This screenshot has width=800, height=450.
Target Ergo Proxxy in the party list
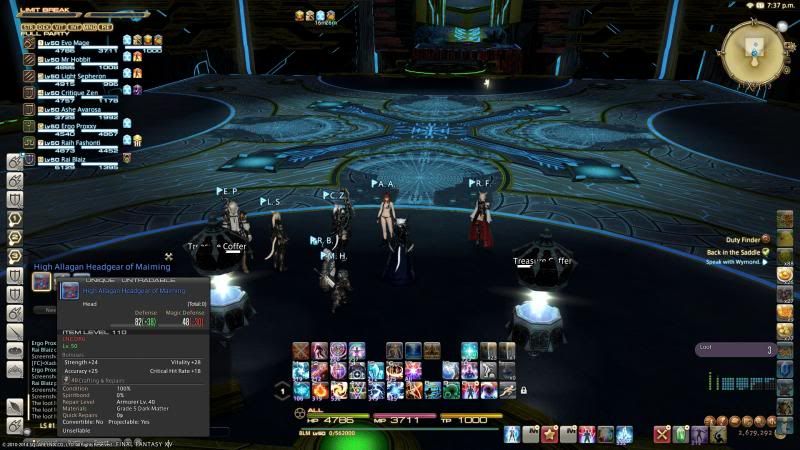click(x=68, y=126)
